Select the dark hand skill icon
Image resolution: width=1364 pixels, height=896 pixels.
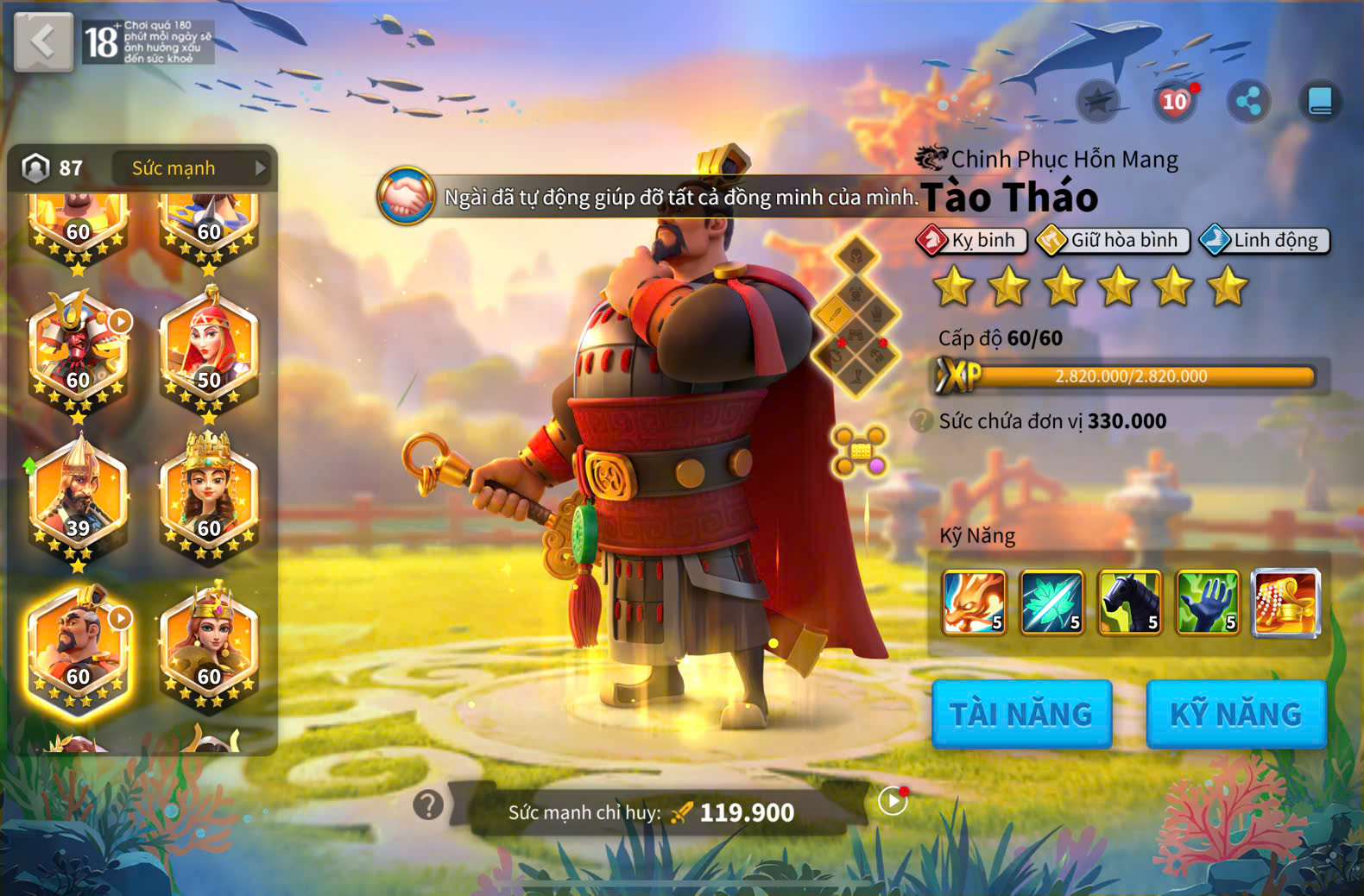[x=1207, y=603]
